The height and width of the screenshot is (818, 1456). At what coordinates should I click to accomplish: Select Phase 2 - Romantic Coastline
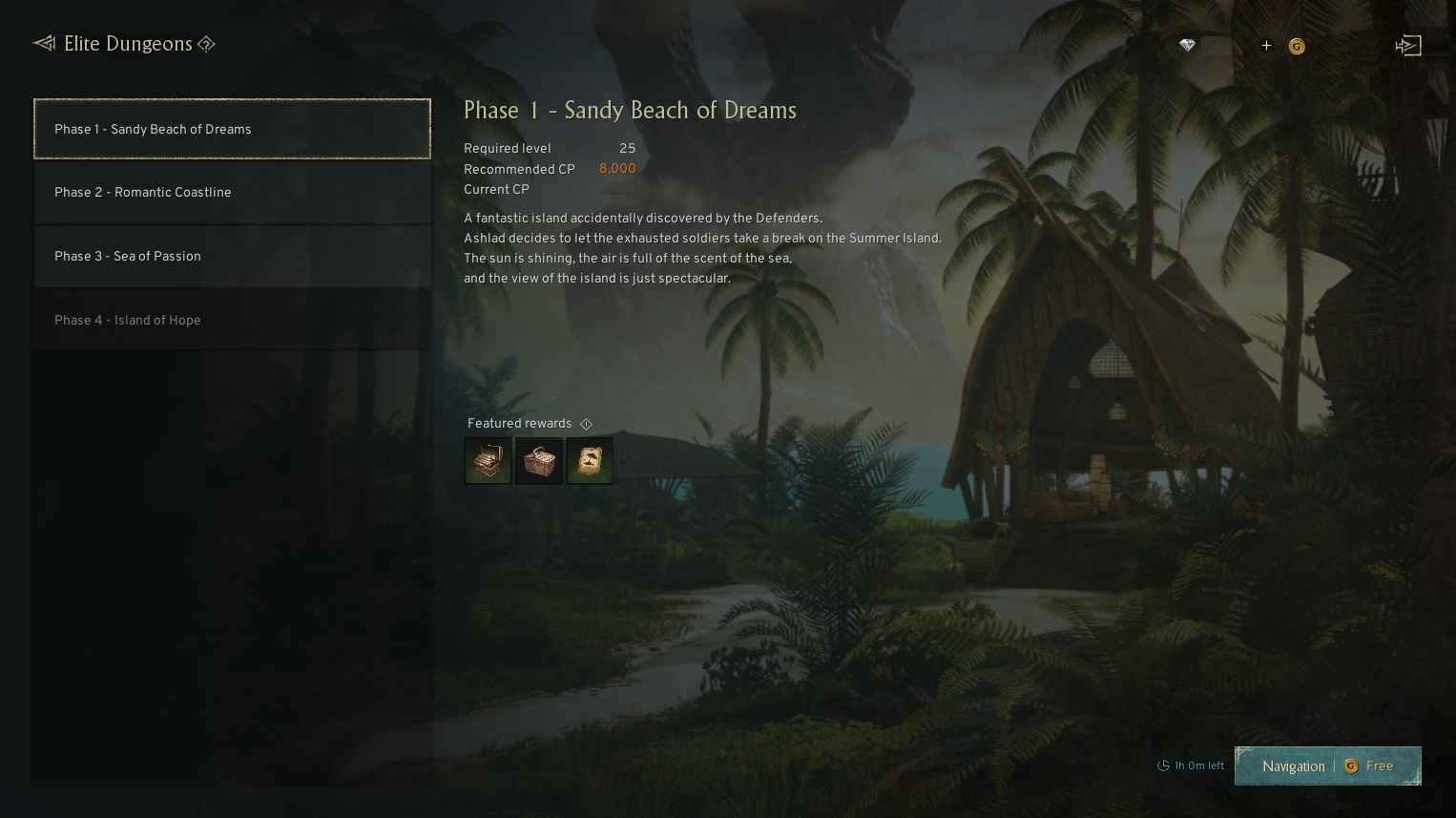tap(231, 192)
